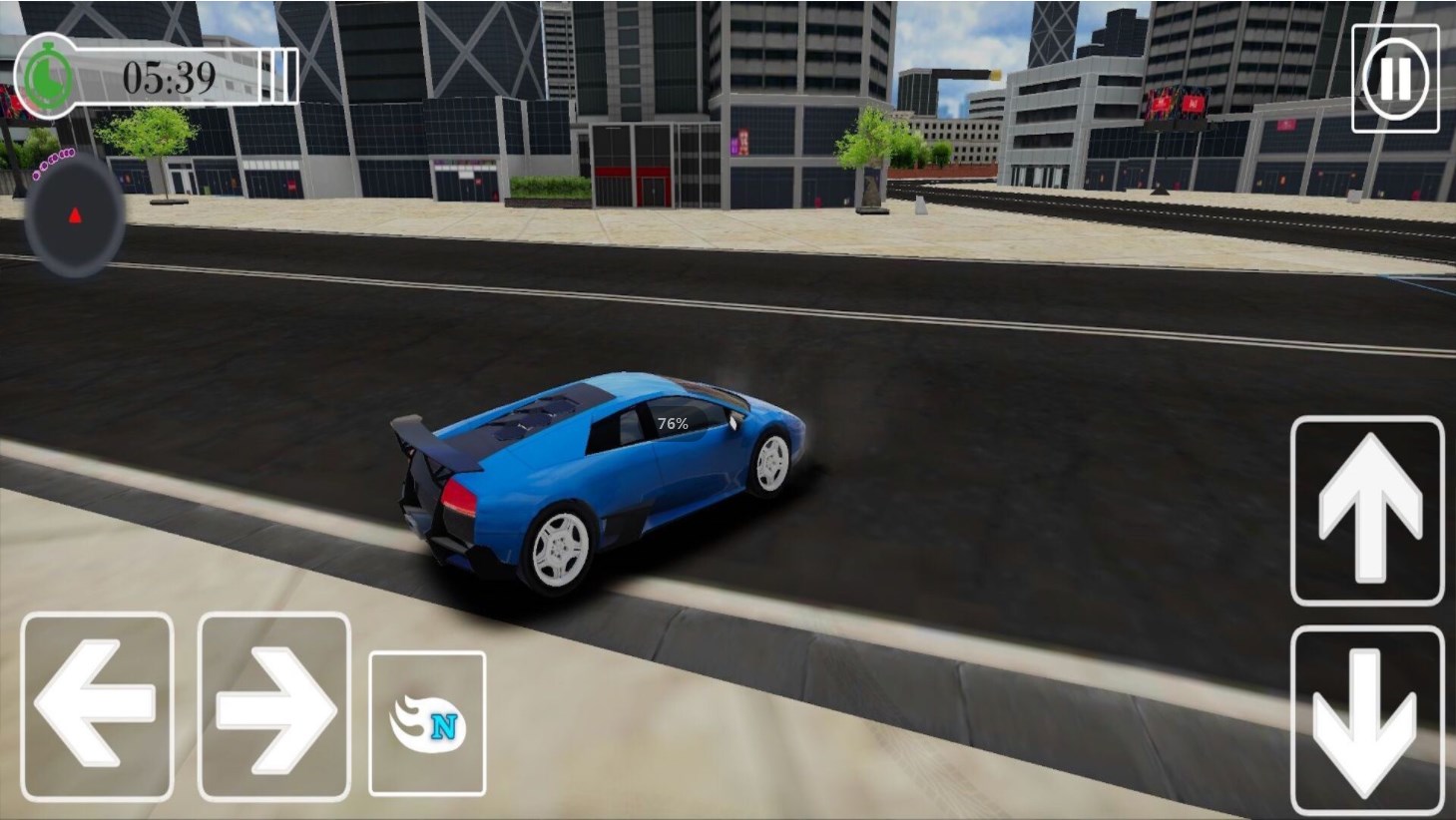Steer right with the right arrow button
Screen dimensions: 1456x820
(x=273, y=706)
